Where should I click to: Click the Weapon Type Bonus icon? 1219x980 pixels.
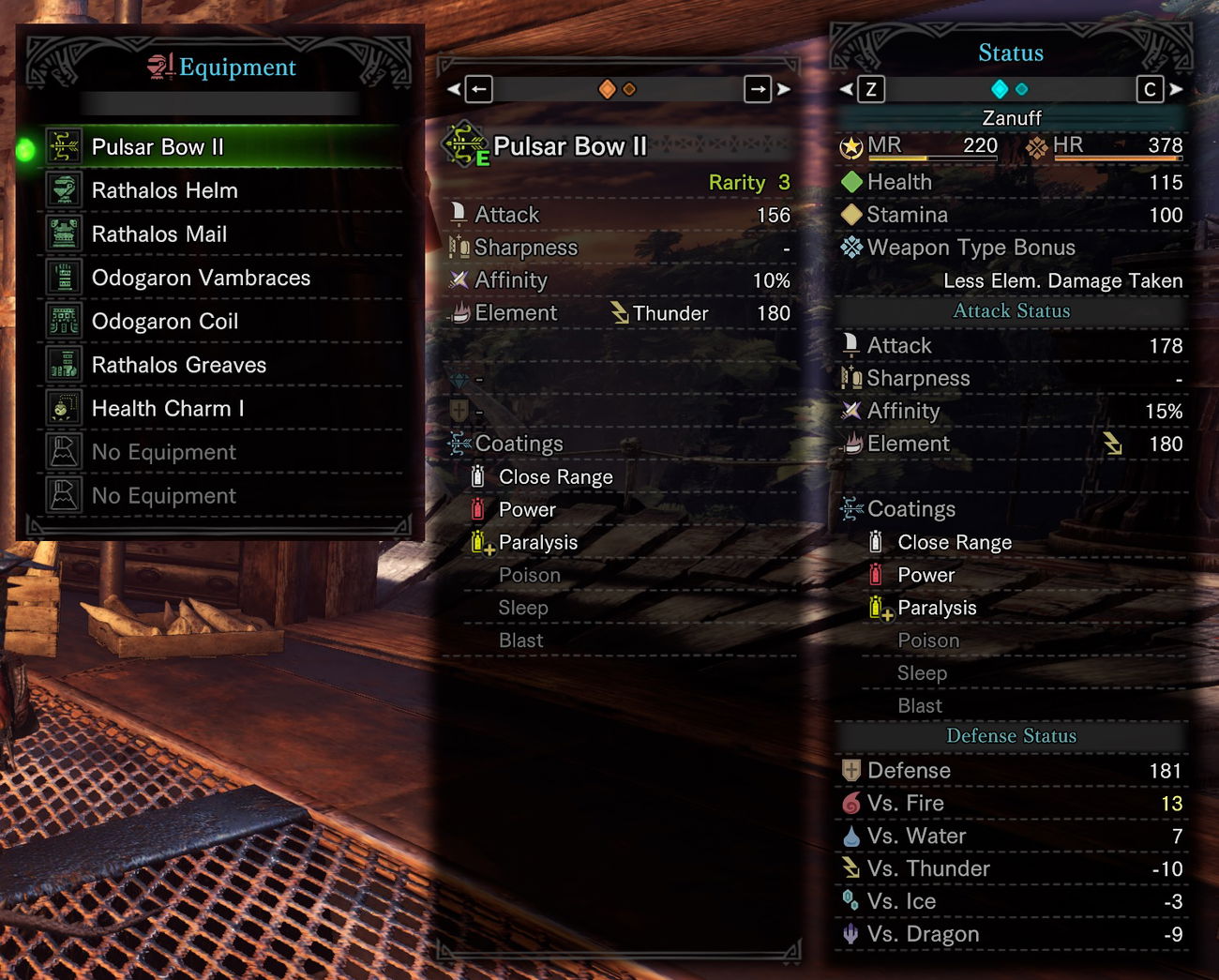coord(851,247)
